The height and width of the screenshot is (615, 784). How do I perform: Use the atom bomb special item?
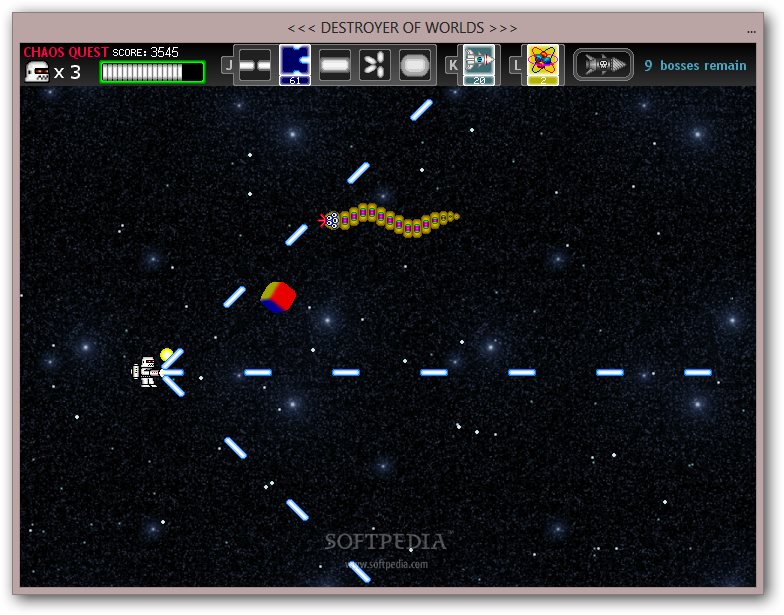click(x=542, y=64)
